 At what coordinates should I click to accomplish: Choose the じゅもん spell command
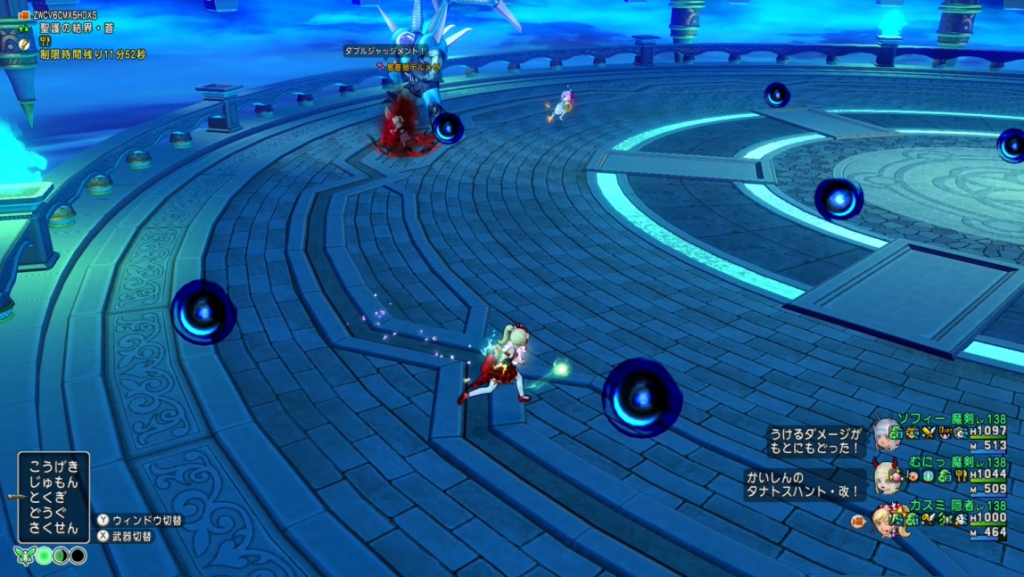53,483
